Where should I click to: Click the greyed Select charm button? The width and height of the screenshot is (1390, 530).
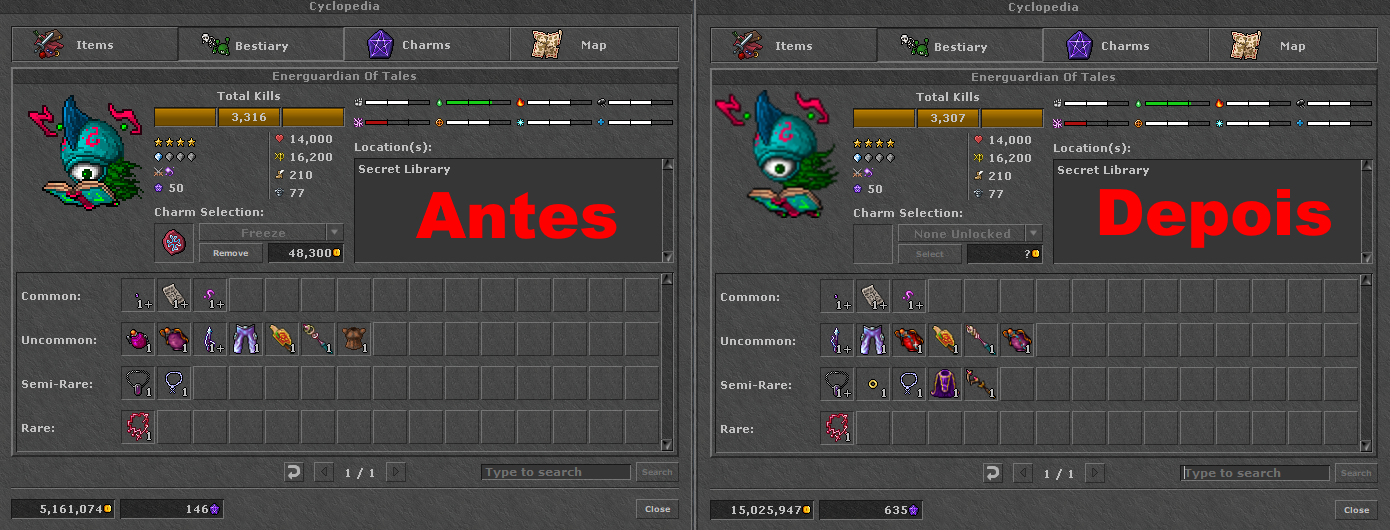click(929, 254)
